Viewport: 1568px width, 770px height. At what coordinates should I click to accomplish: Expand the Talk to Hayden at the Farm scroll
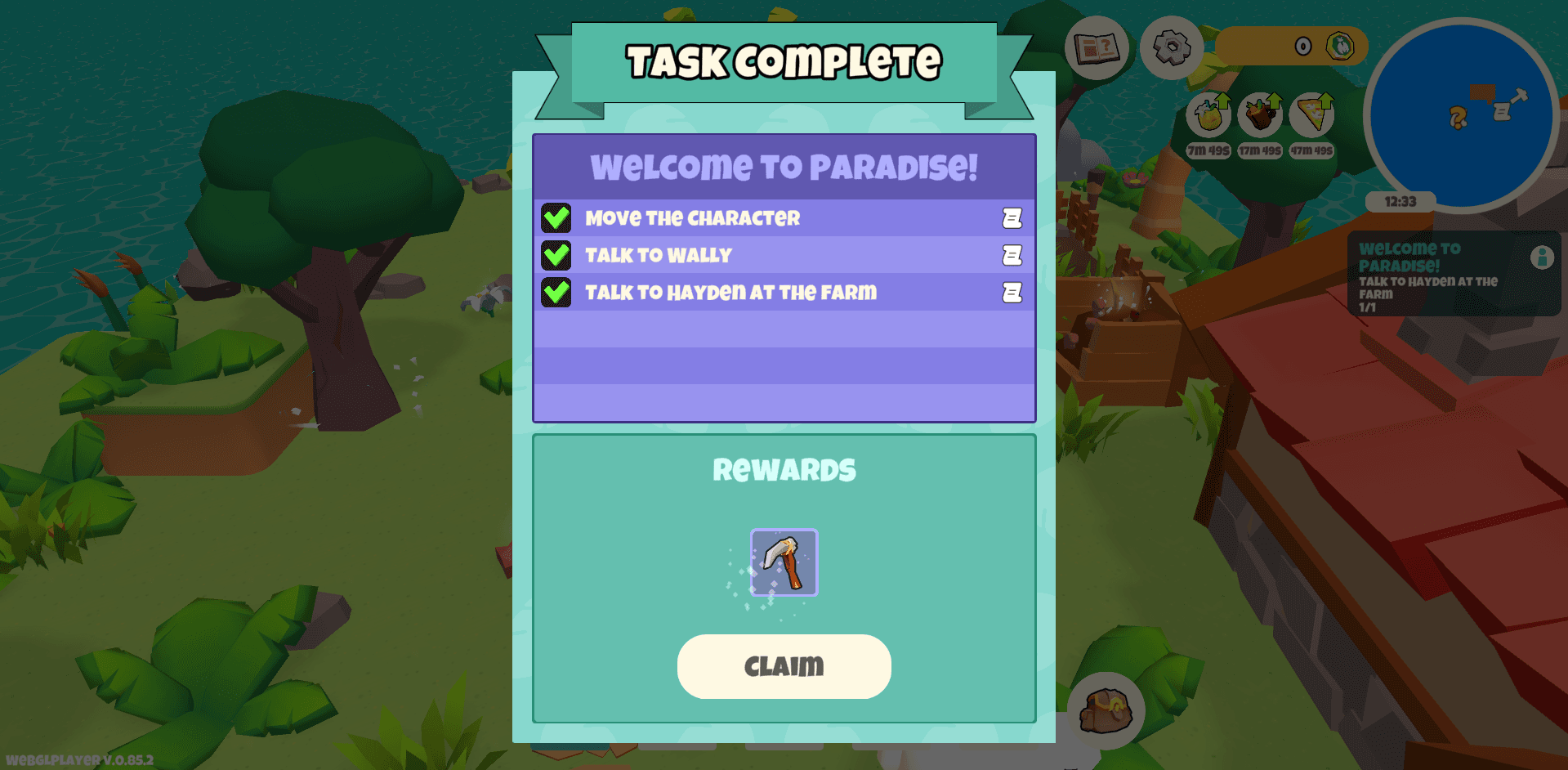pos(1011,293)
